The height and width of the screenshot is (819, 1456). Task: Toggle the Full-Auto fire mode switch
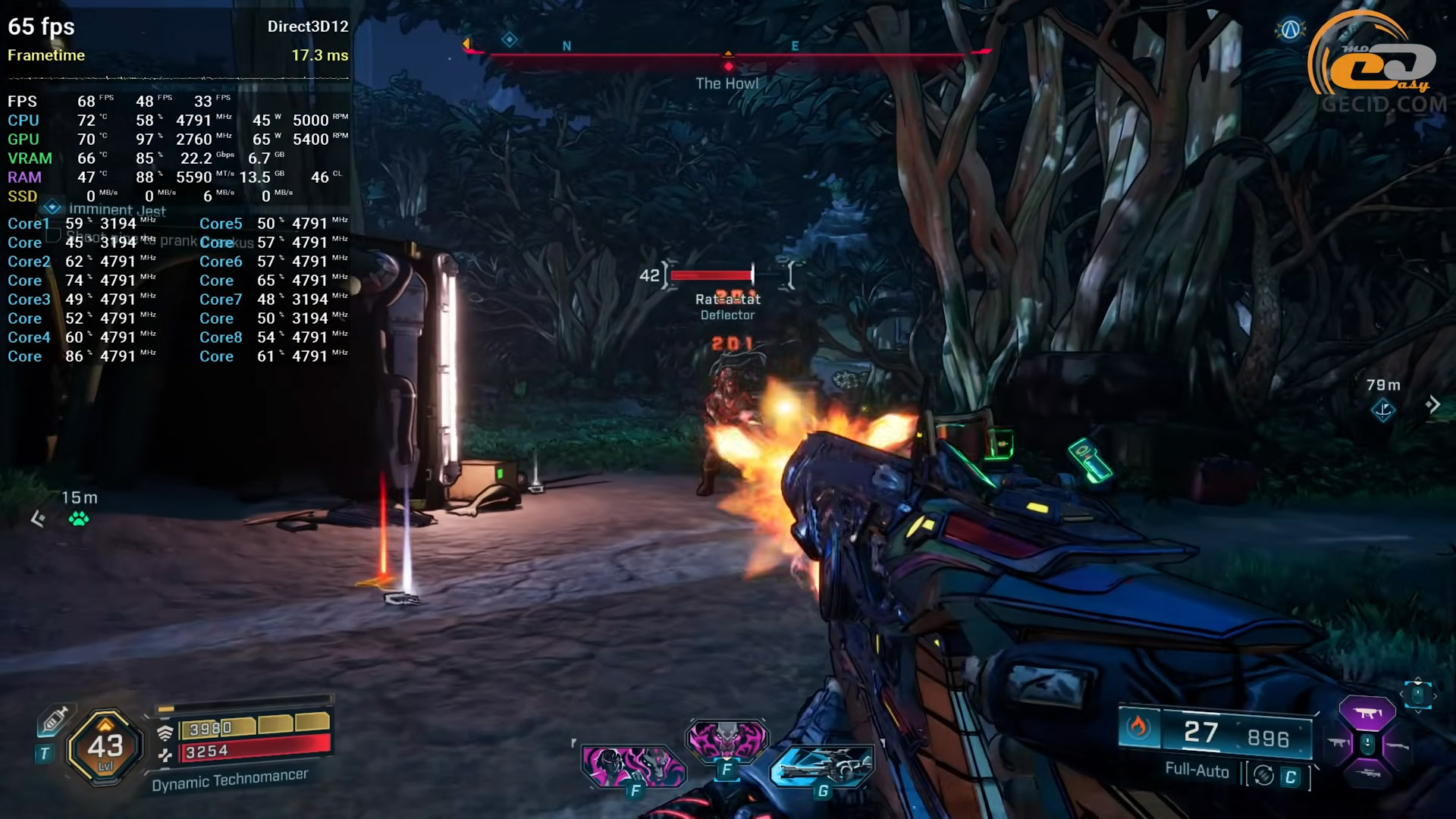pyautogui.click(x=1263, y=775)
